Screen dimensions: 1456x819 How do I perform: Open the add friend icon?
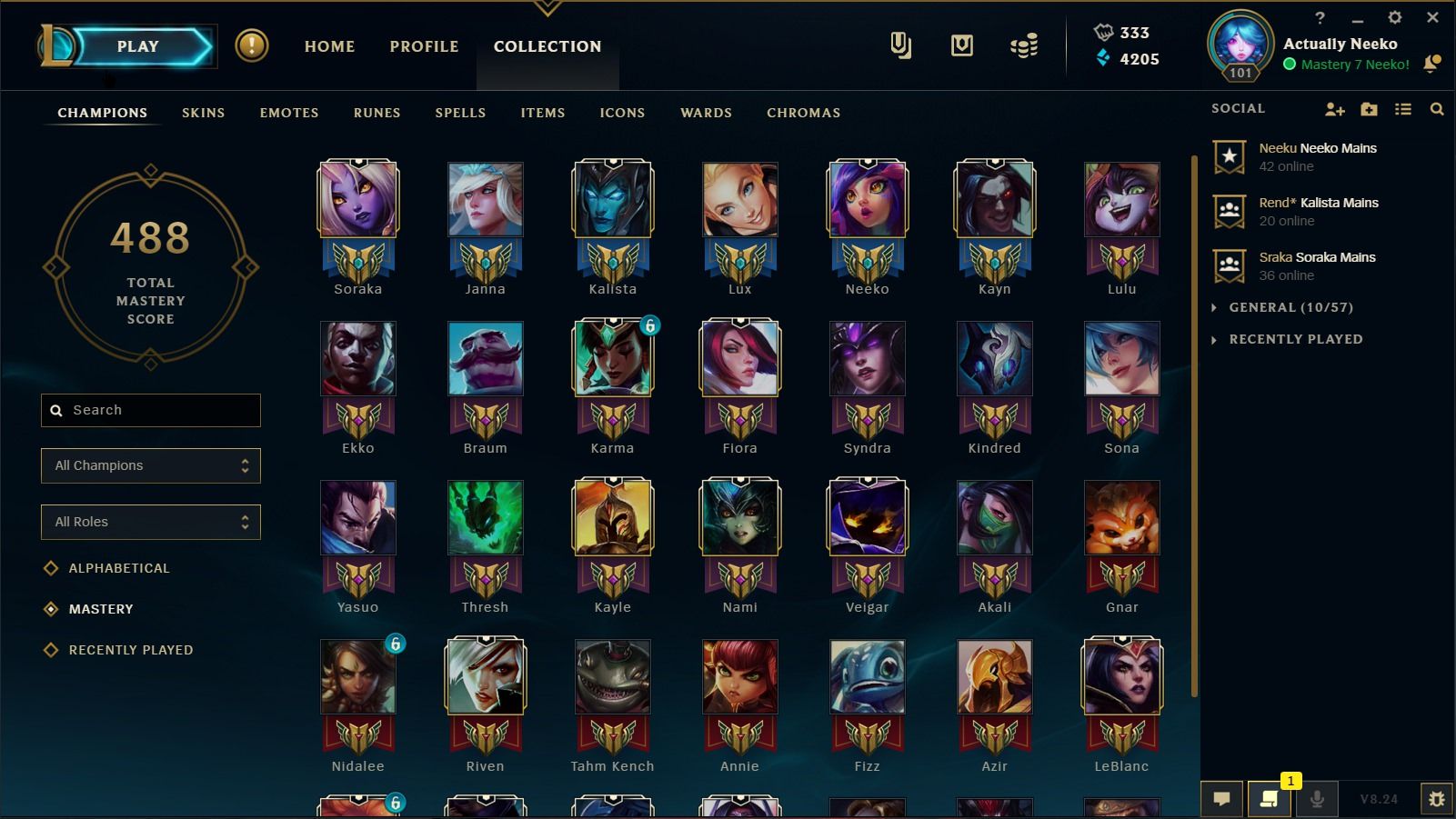[x=1334, y=108]
